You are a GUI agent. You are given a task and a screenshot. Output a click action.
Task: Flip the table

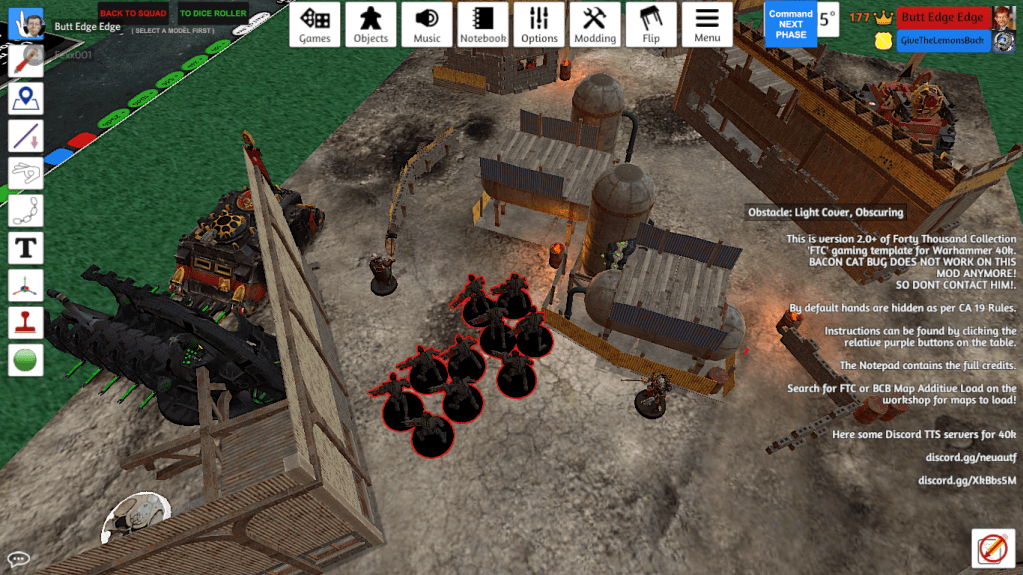[x=651, y=25]
